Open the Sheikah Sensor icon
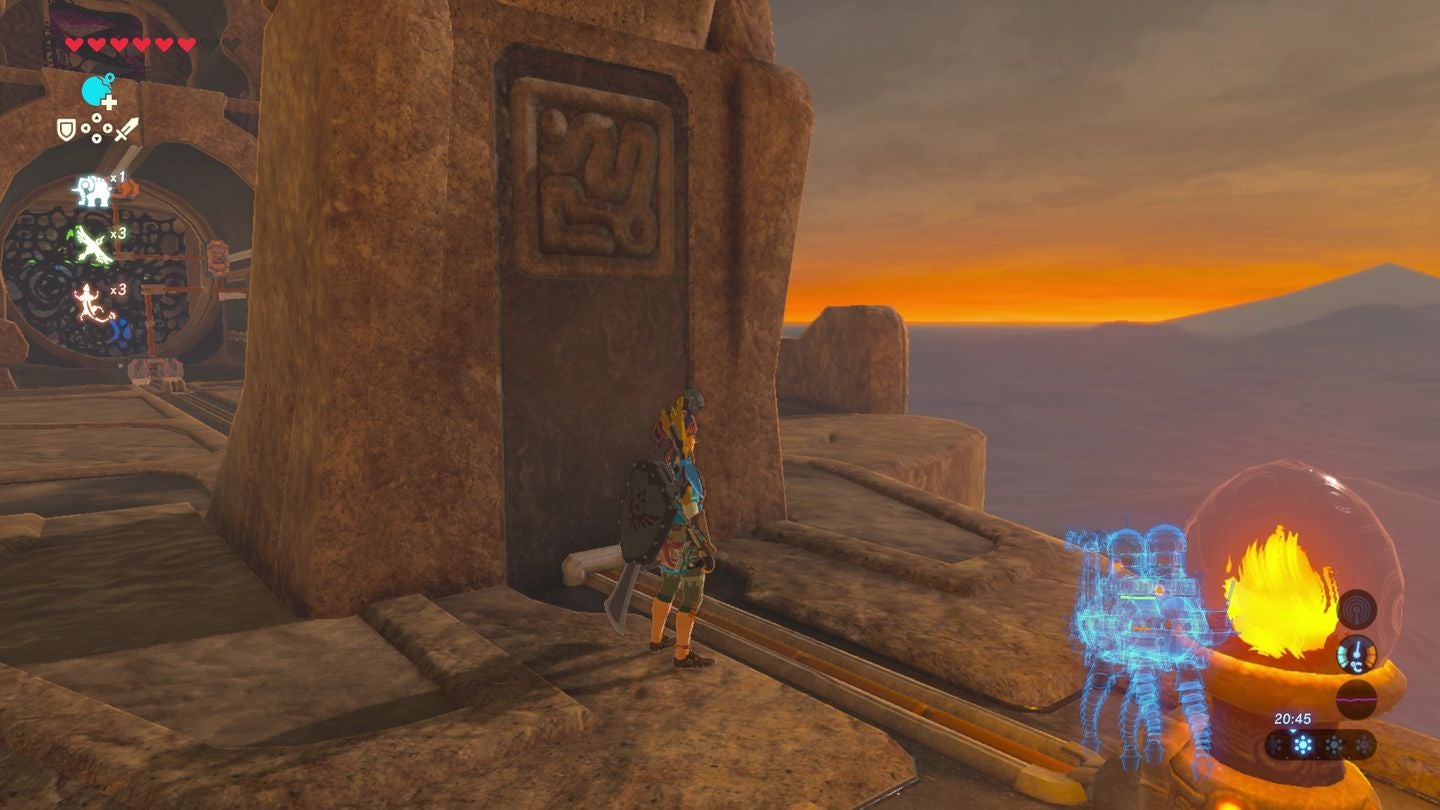 (1357, 608)
